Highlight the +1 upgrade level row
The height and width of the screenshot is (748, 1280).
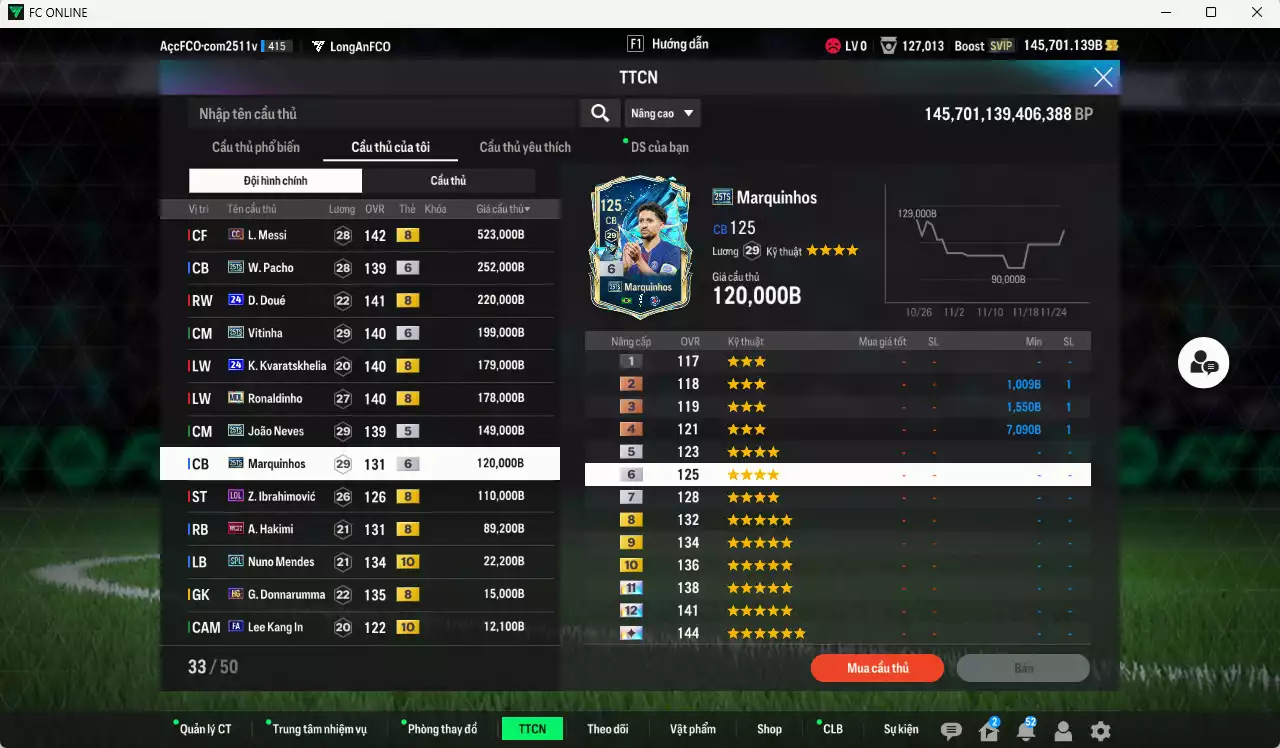click(838, 360)
